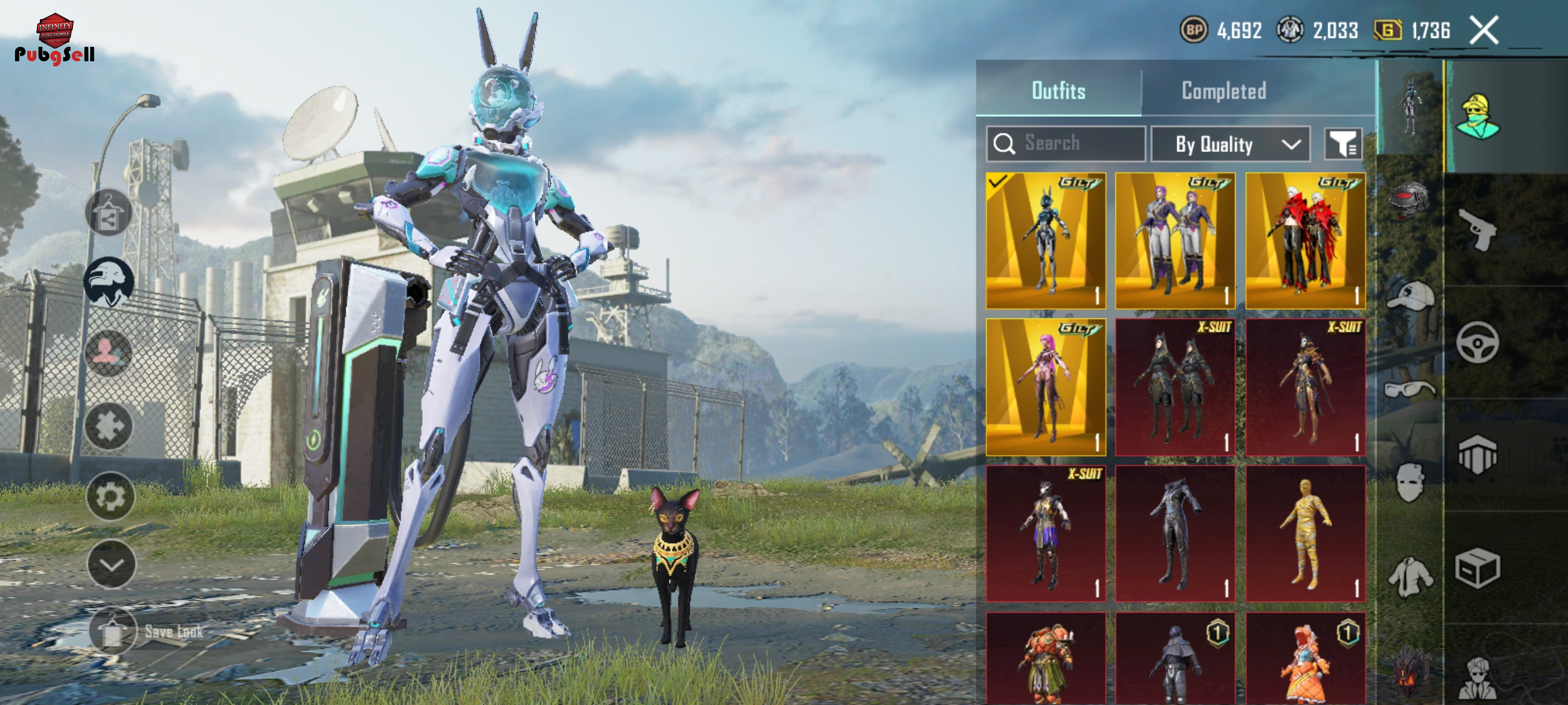Show the cap headwear category

[x=1408, y=296]
